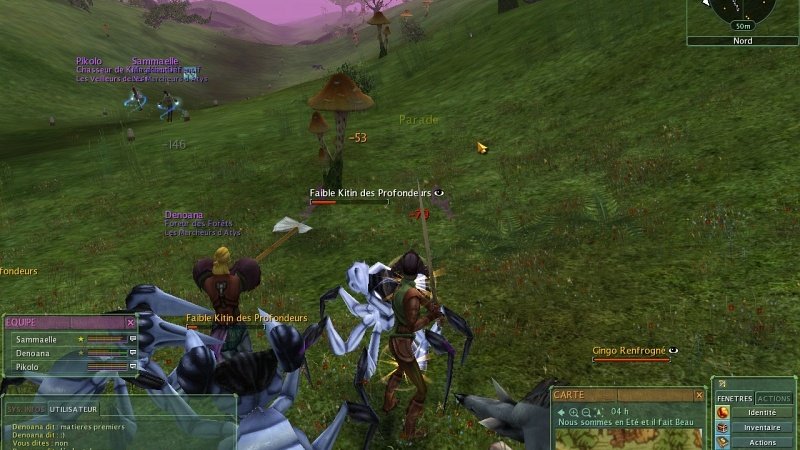Screen dimensions: 800x450
Task: Click the Inventaire chest icon
Action: (x=722, y=428)
